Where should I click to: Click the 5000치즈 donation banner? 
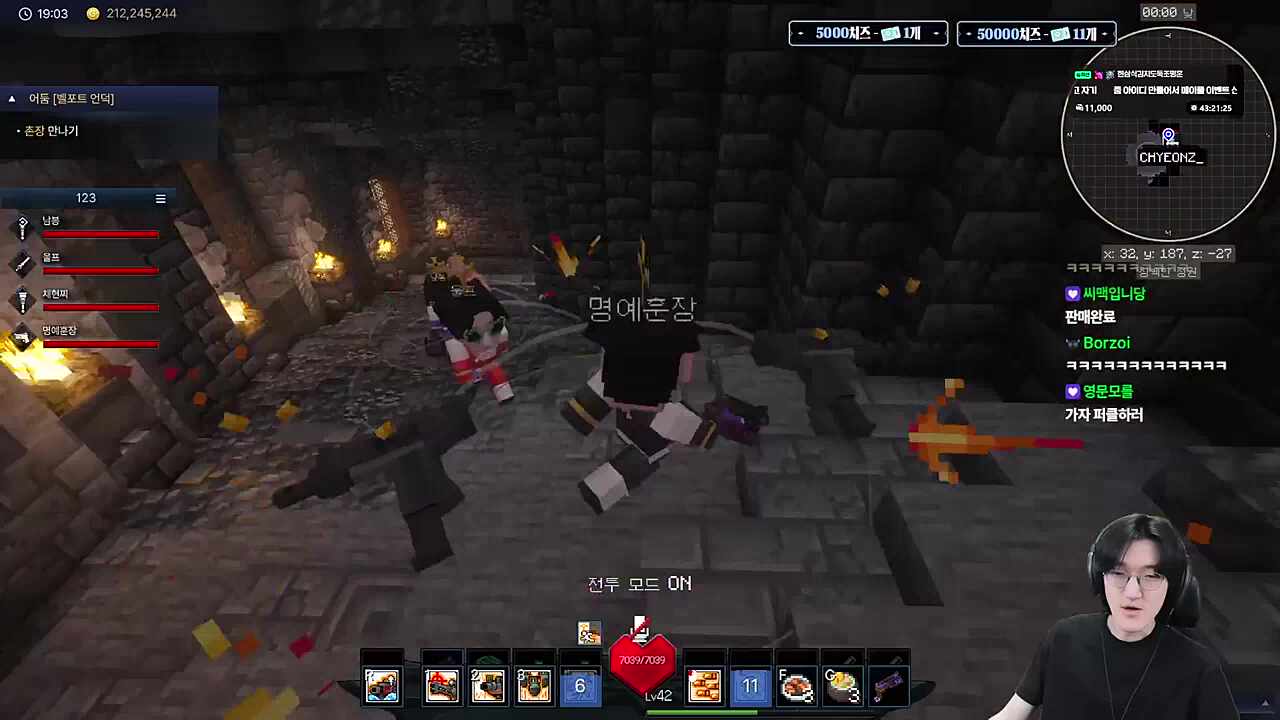(x=868, y=34)
